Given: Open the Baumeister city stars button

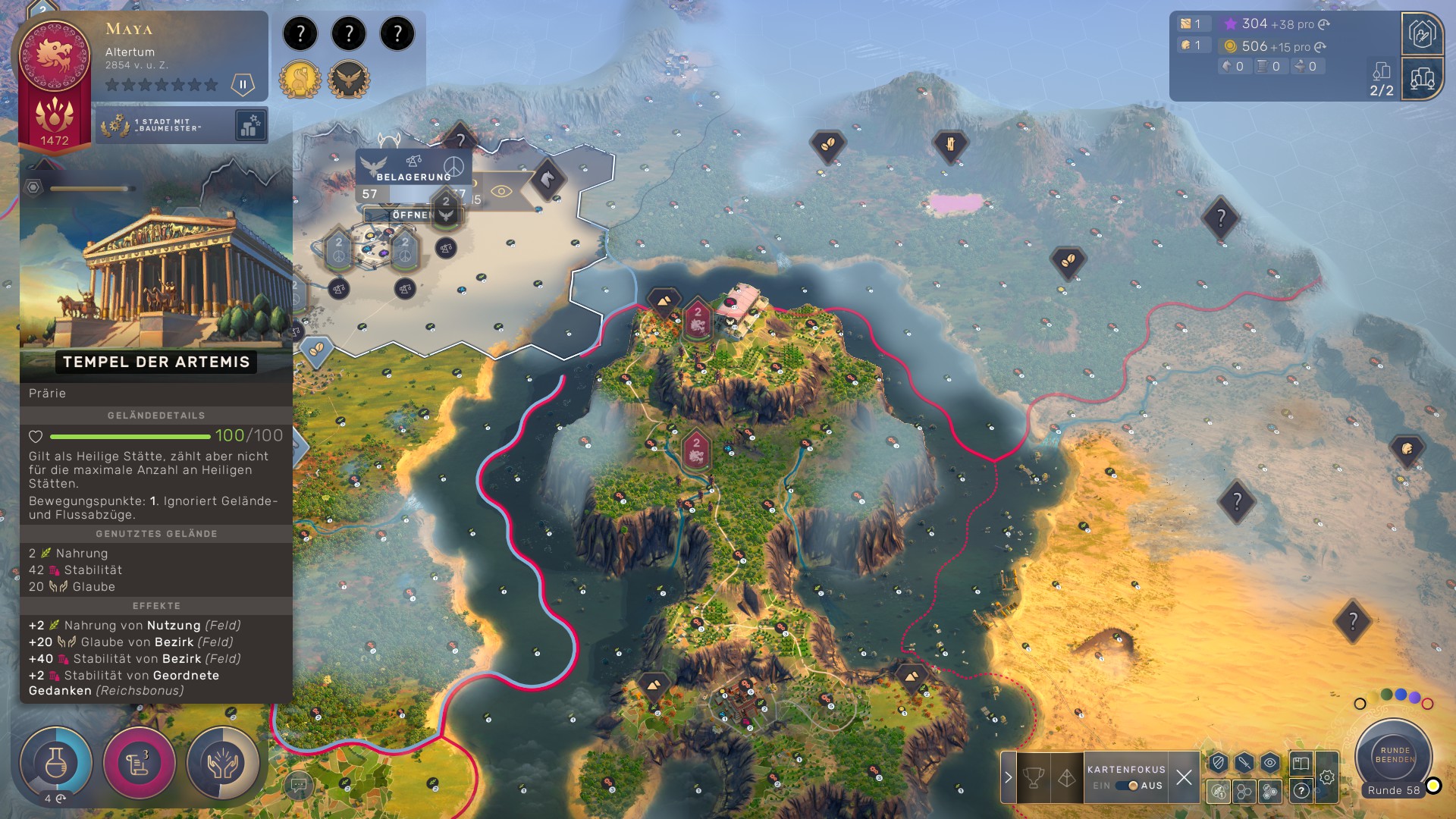Looking at the screenshot, I should pyautogui.click(x=250, y=125).
